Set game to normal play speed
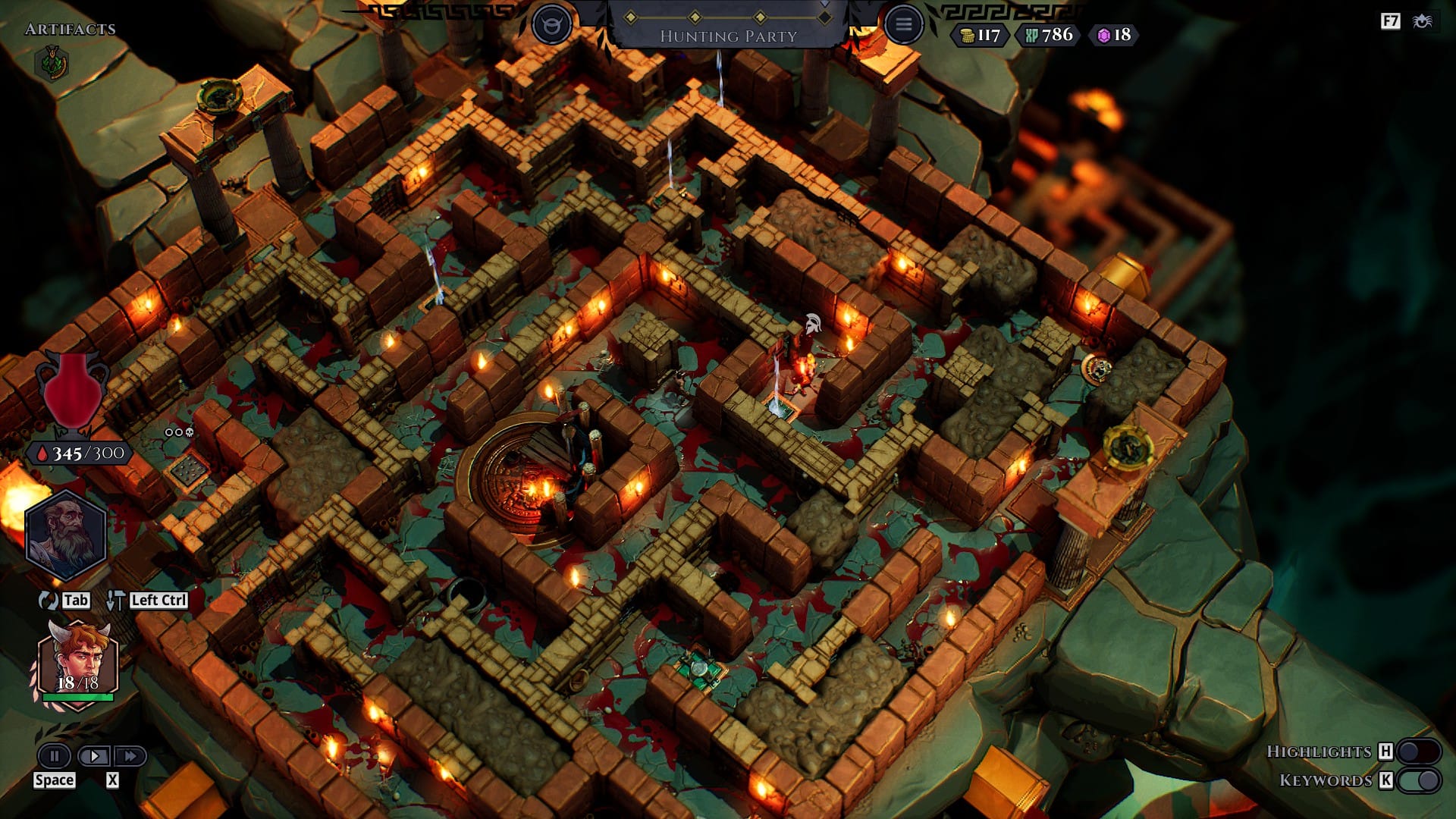1456x819 pixels. [x=94, y=756]
